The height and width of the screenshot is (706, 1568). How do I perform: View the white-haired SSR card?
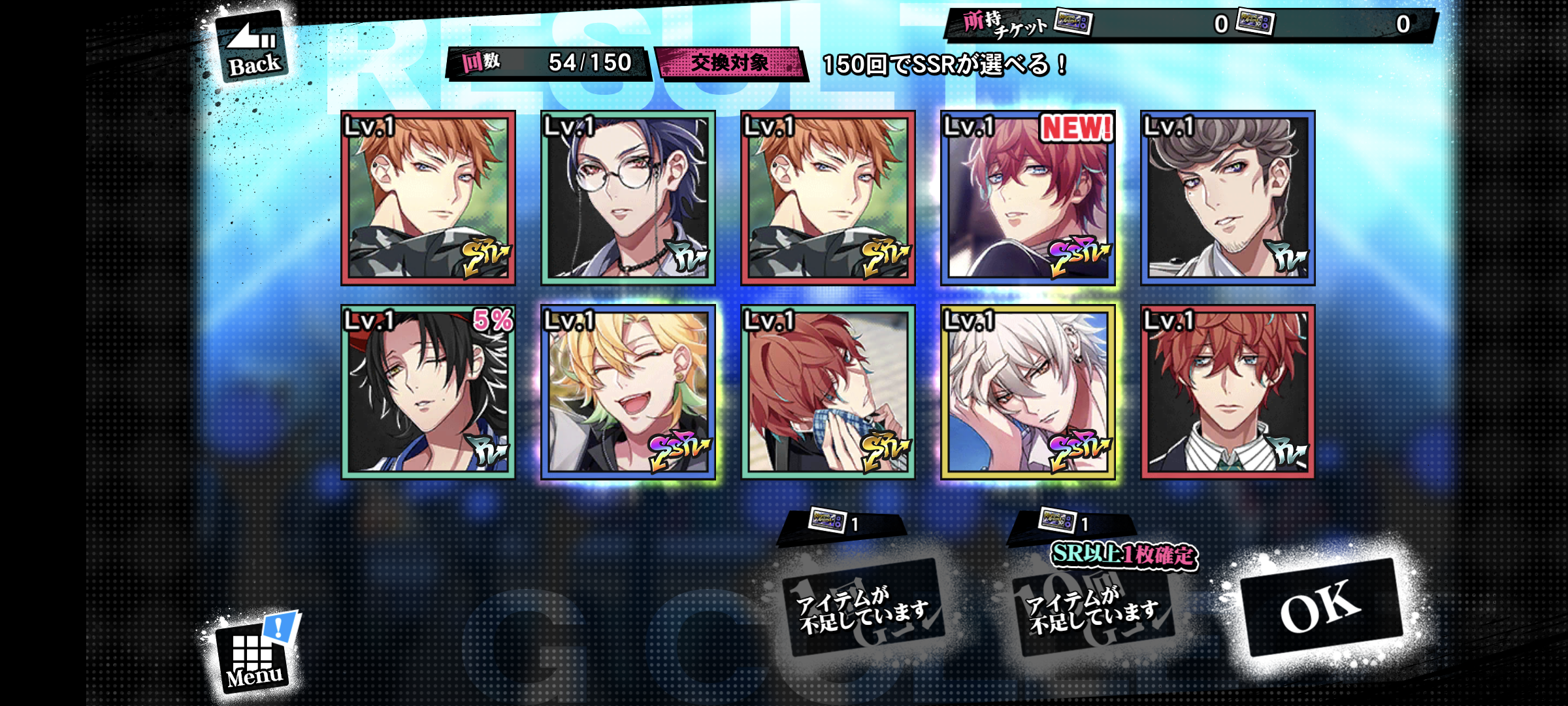[1028, 392]
